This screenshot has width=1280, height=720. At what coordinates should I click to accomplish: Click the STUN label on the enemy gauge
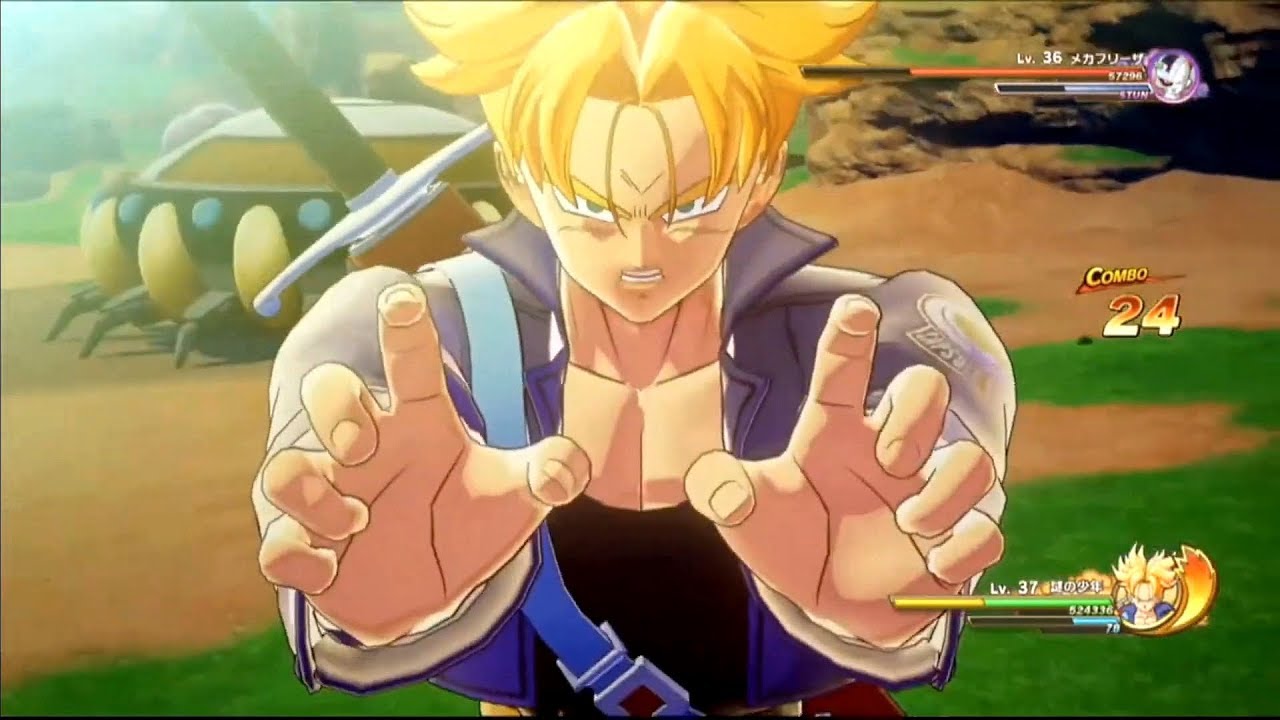point(1135,96)
